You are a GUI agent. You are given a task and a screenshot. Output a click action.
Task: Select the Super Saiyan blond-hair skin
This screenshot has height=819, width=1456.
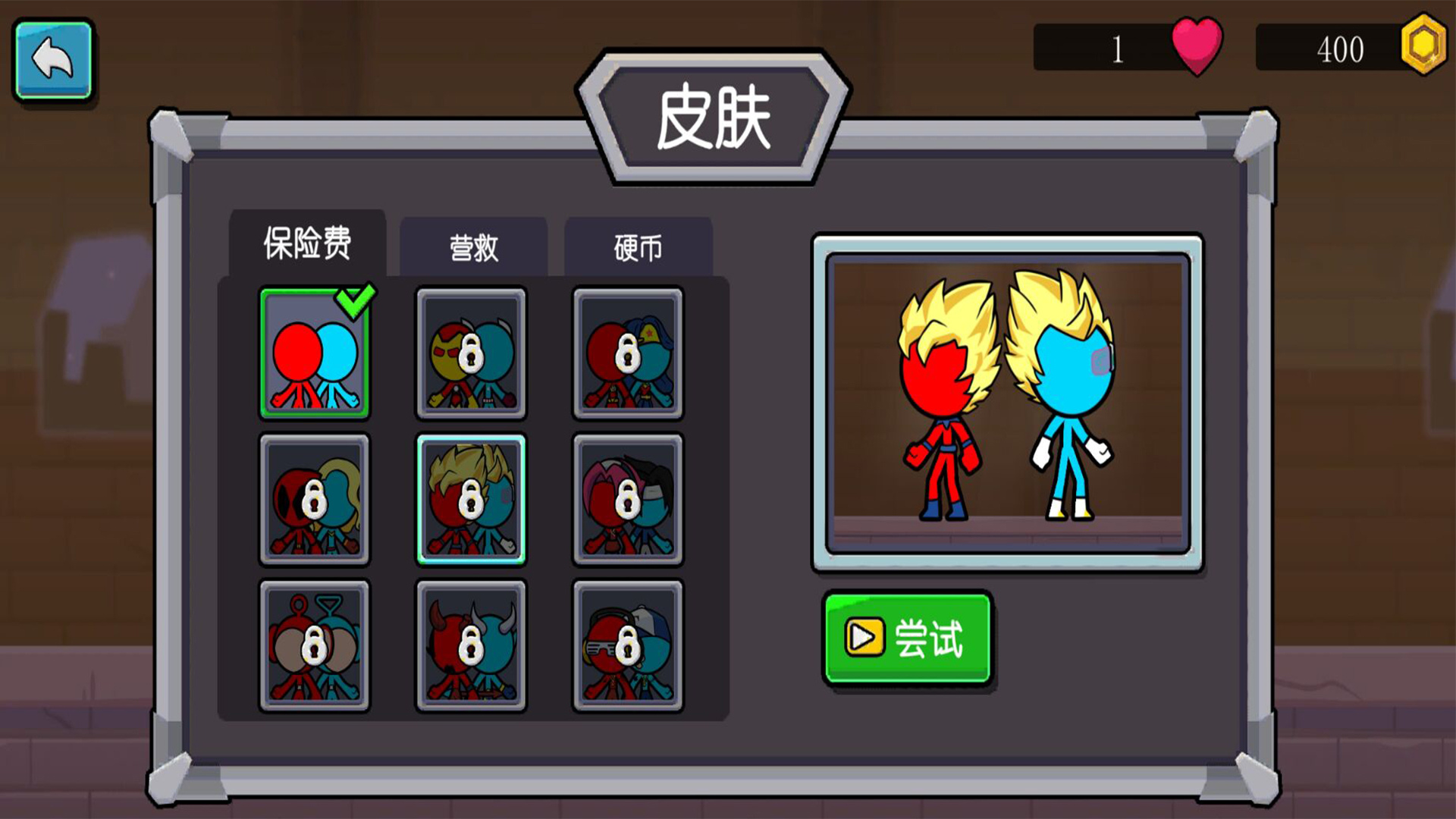point(470,497)
